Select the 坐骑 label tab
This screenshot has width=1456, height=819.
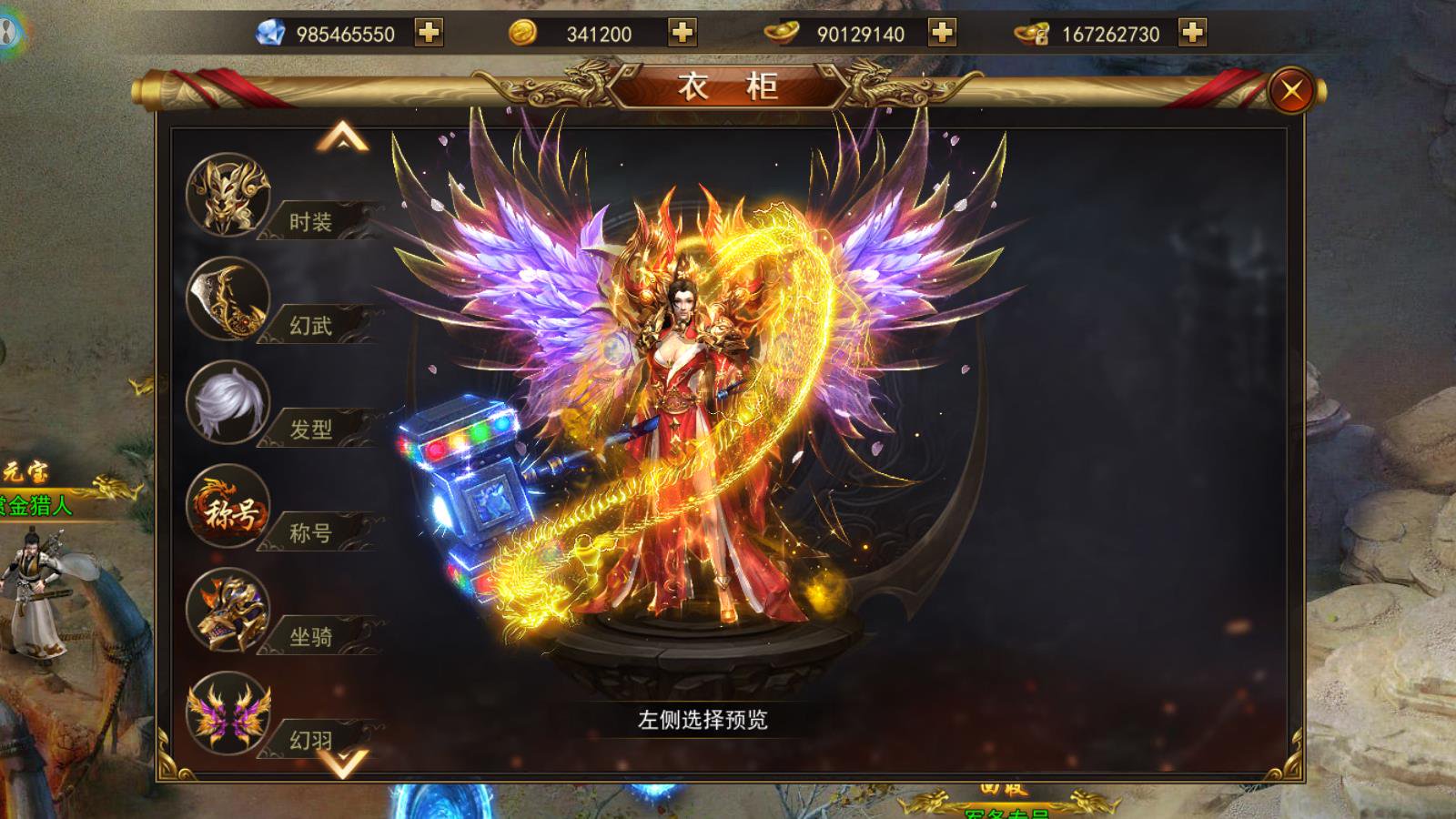pyautogui.click(x=313, y=634)
